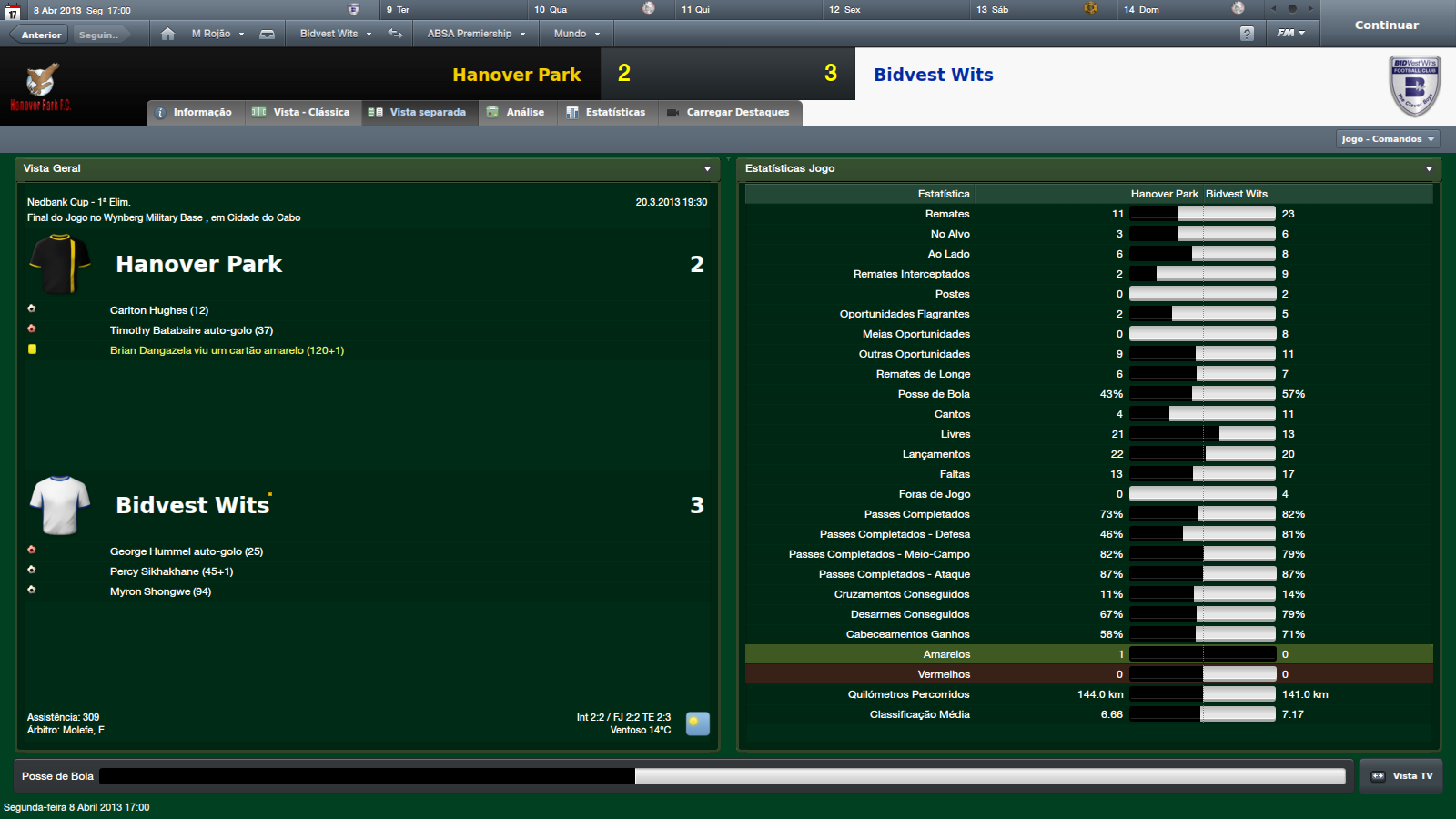Open the Bidvest Wits club menu
Screen dimensions: 1456x819
pos(335,34)
